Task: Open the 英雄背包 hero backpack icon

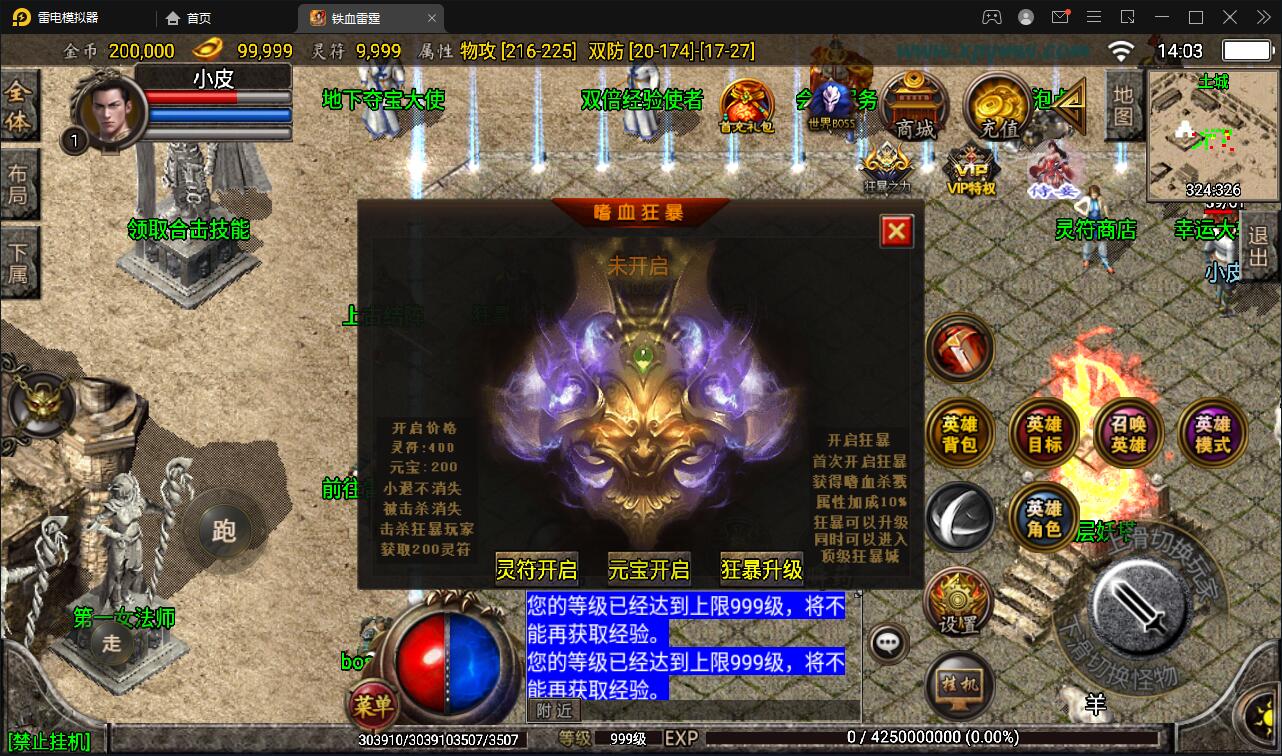Action: (960, 432)
